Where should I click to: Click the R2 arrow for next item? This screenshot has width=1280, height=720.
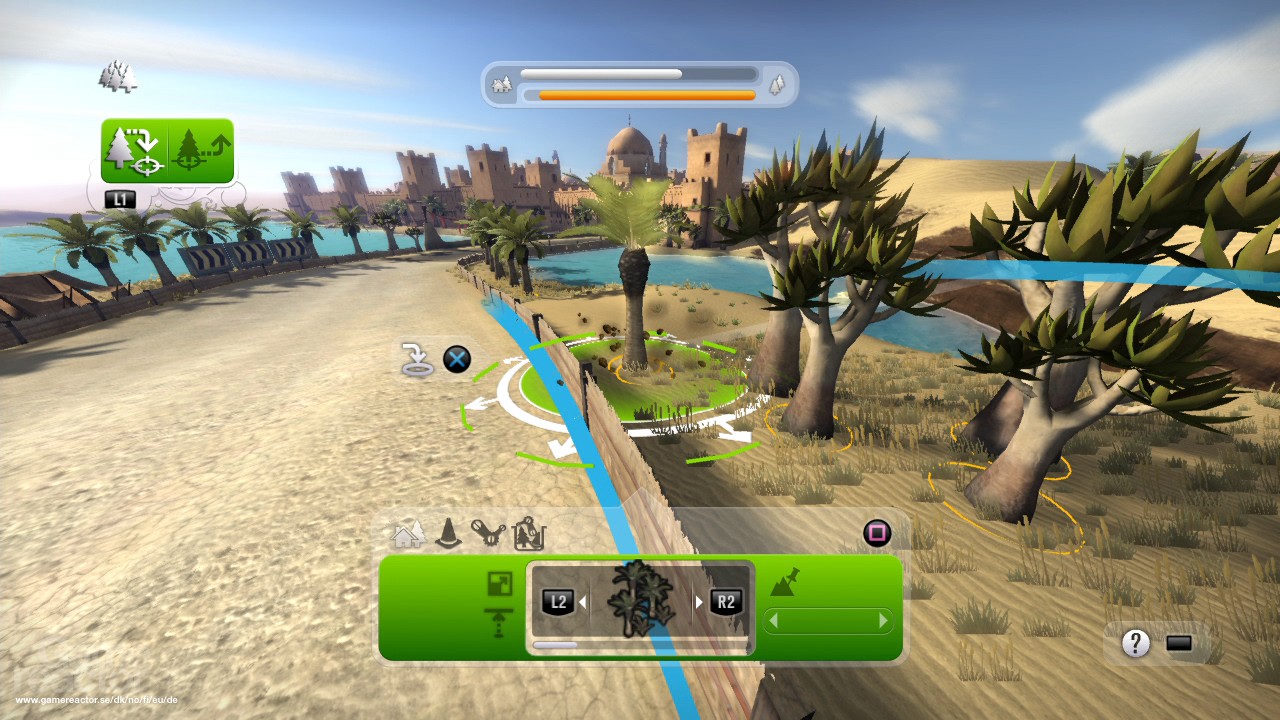[724, 600]
